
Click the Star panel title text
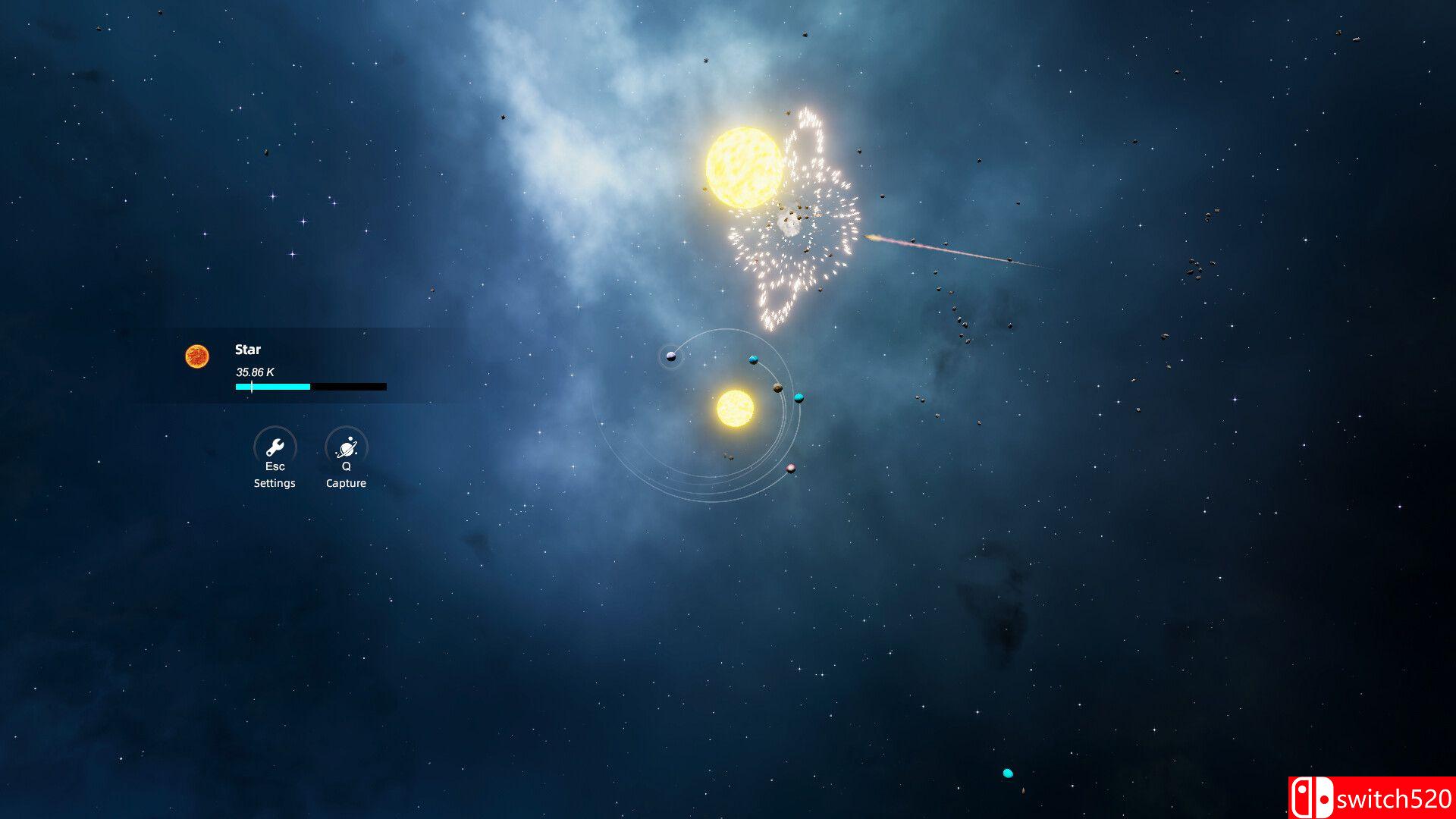(x=248, y=350)
